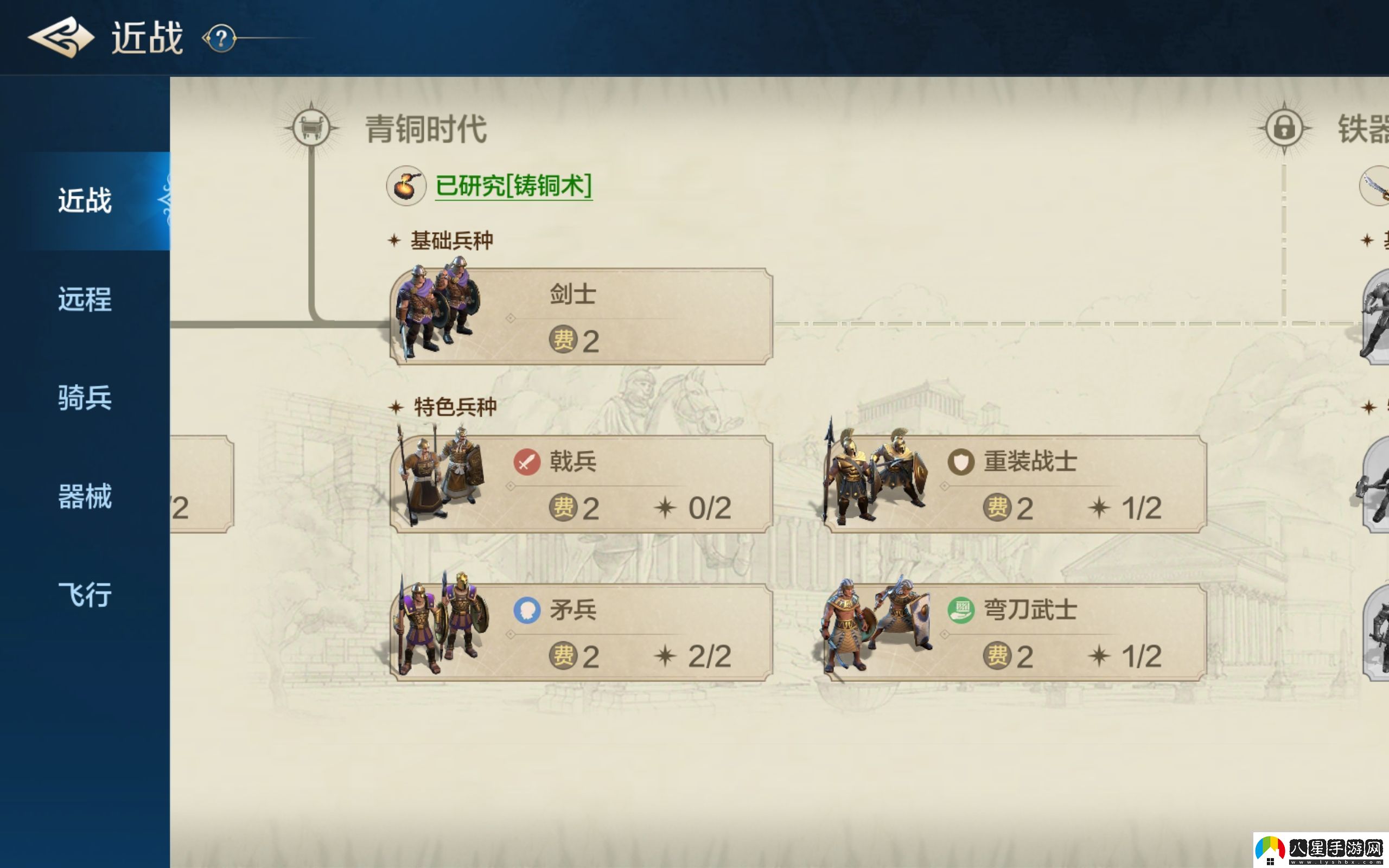
Task: Click the 已研究[铸铜术] green link
Action: click(514, 187)
